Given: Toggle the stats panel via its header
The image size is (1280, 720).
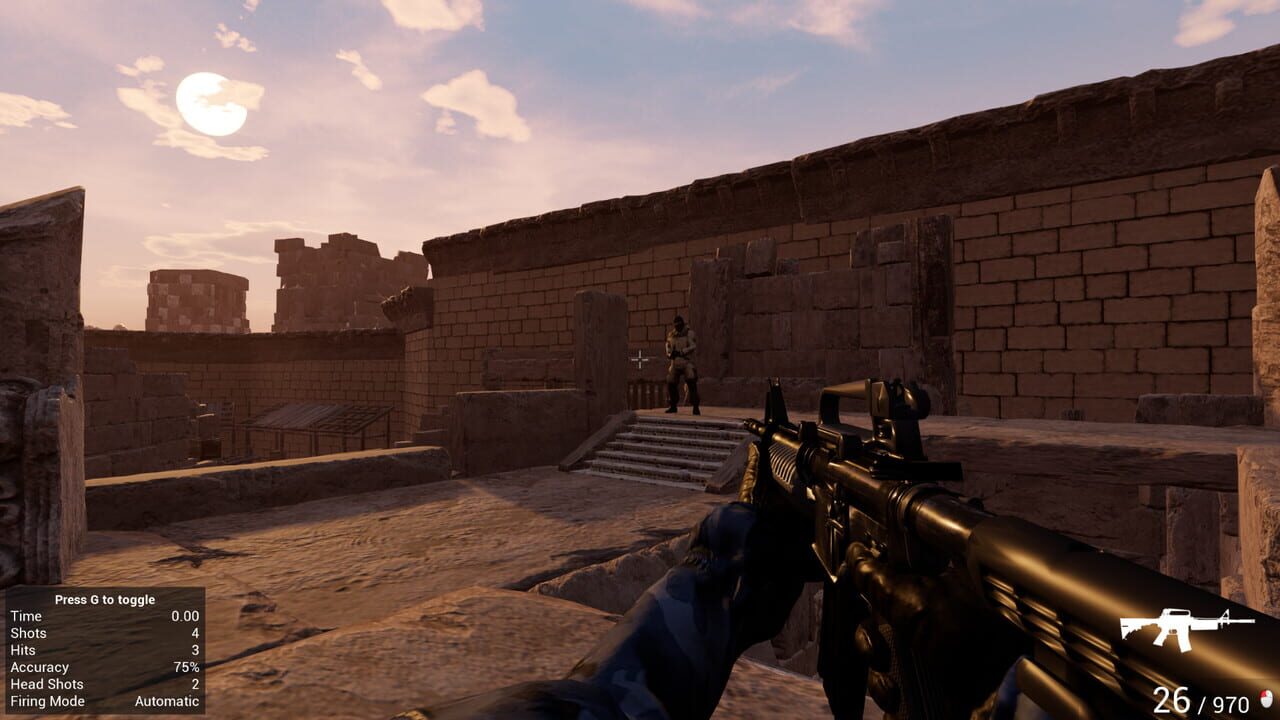Looking at the screenshot, I should point(105,600).
